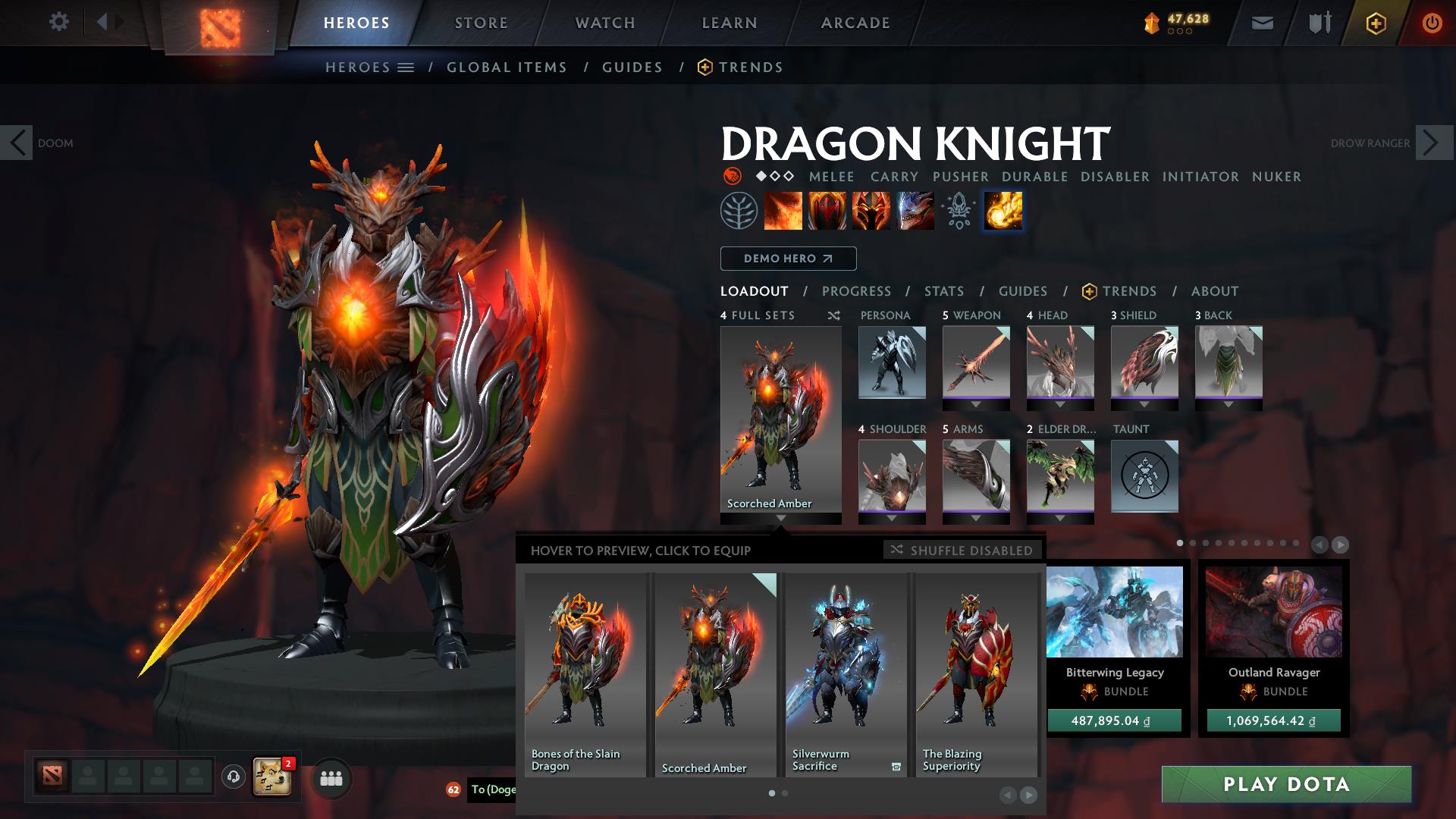Click the shuffle icon beside 4 FULL SETS
Image resolution: width=1456 pixels, height=819 pixels.
[x=833, y=315]
